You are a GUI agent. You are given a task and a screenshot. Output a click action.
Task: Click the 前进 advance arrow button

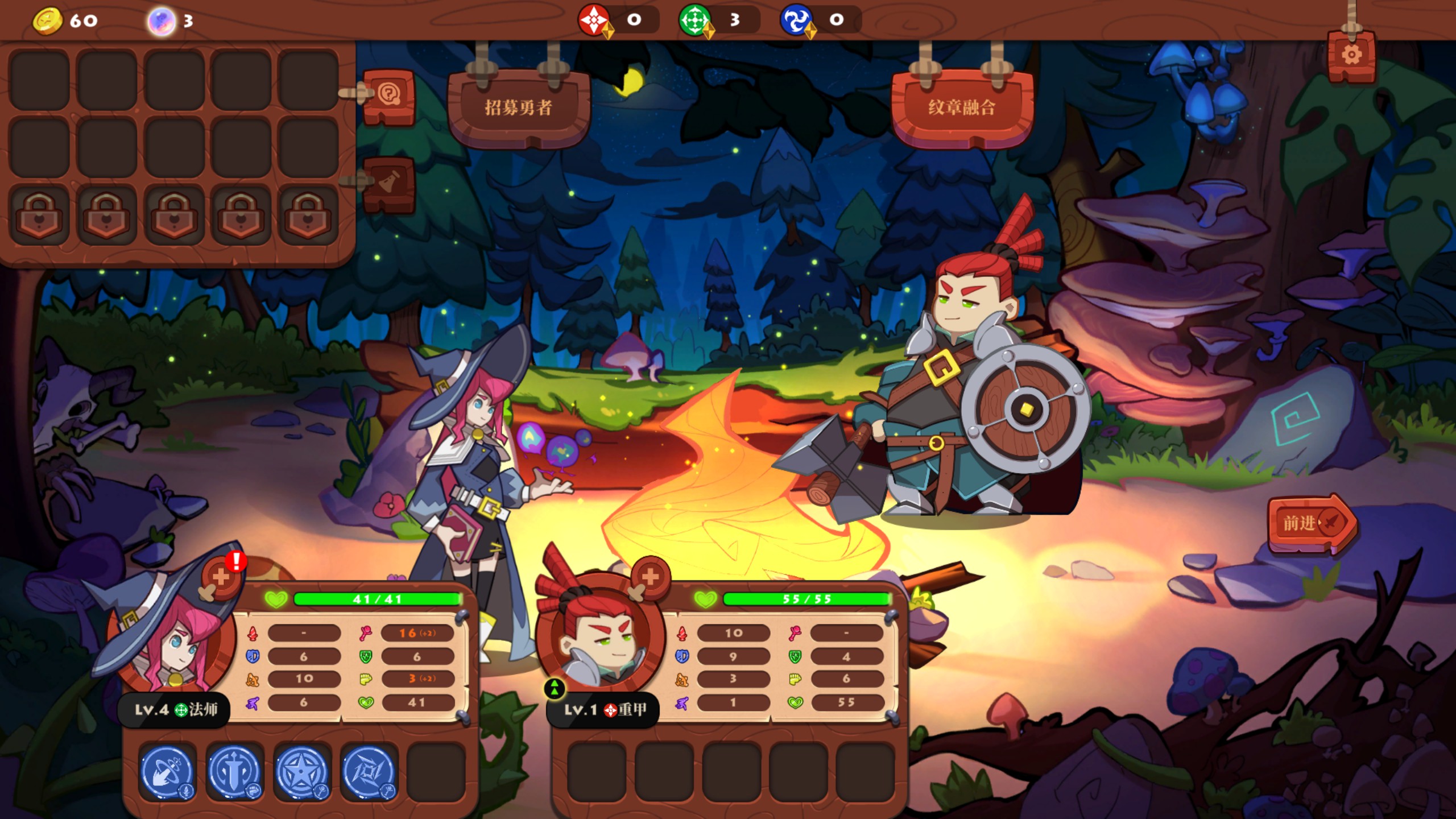pos(1310,523)
